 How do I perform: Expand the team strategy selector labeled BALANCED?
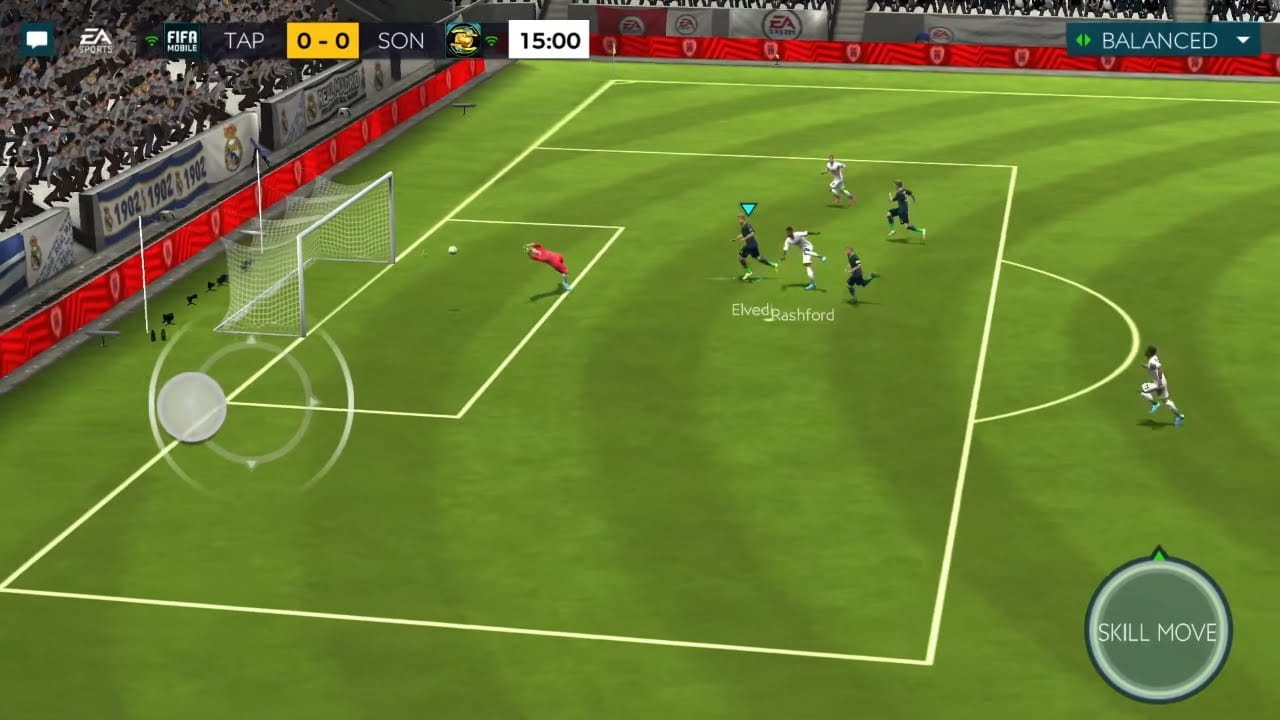[1160, 41]
